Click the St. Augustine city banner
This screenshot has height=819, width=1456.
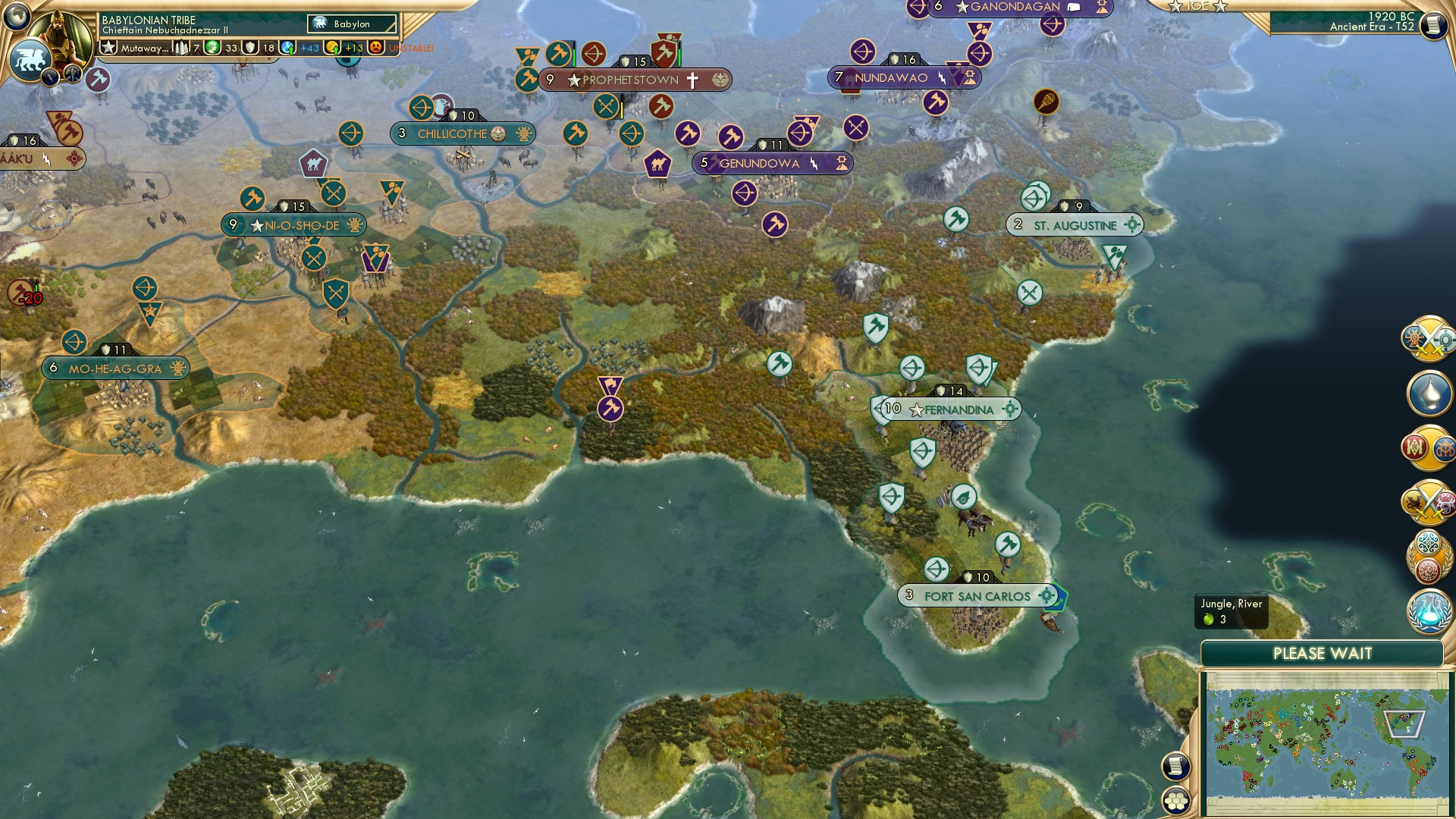[1073, 224]
